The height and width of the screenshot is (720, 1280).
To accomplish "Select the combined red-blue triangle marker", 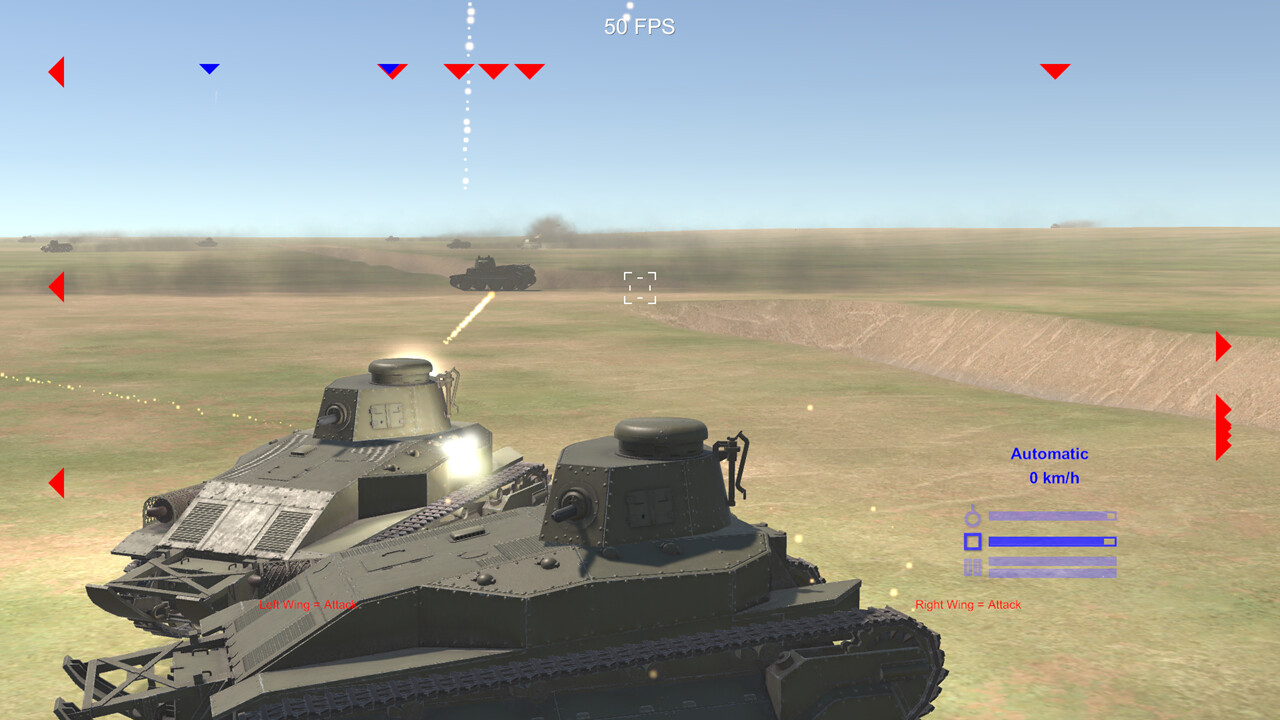I will [390, 69].
